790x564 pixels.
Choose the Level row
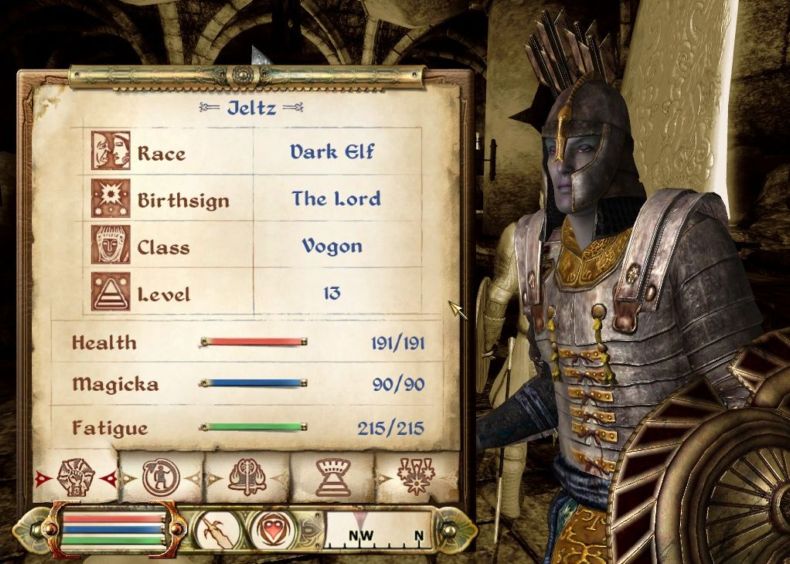[x=255, y=293]
